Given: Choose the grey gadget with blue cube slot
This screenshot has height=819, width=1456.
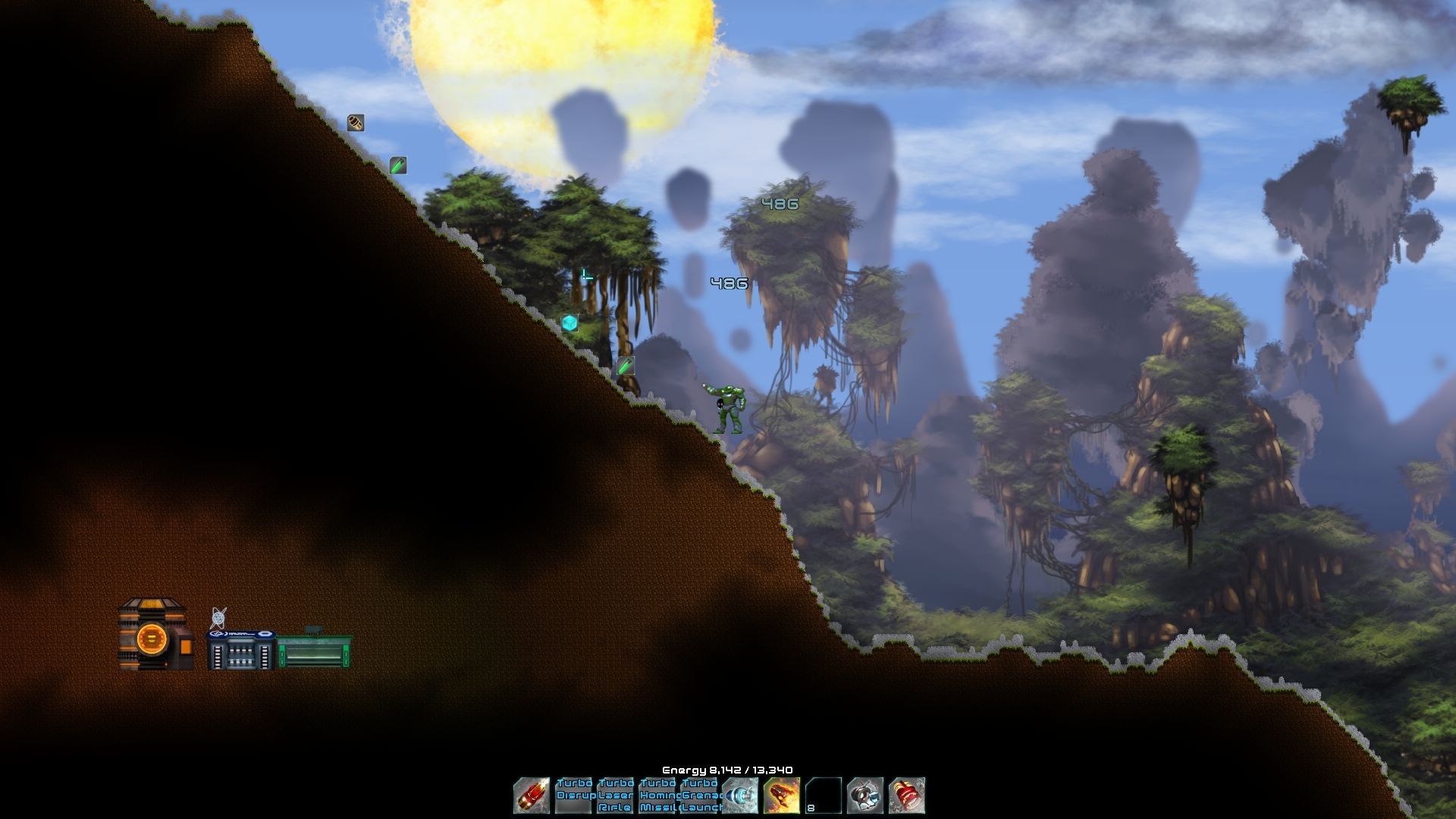Looking at the screenshot, I should pyautogui.click(x=865, y=795).
